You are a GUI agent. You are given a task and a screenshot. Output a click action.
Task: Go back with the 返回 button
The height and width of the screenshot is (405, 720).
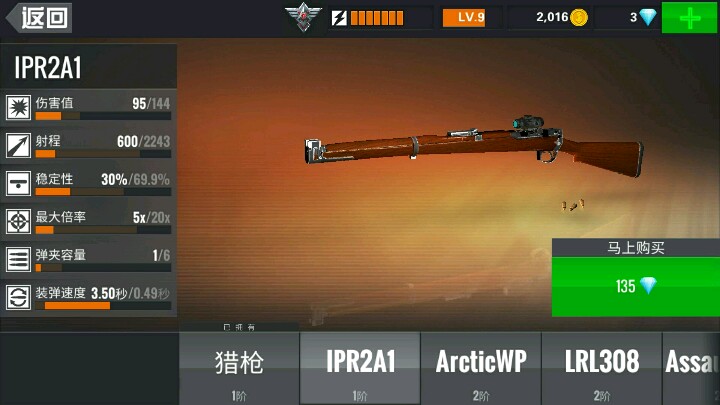37,17
